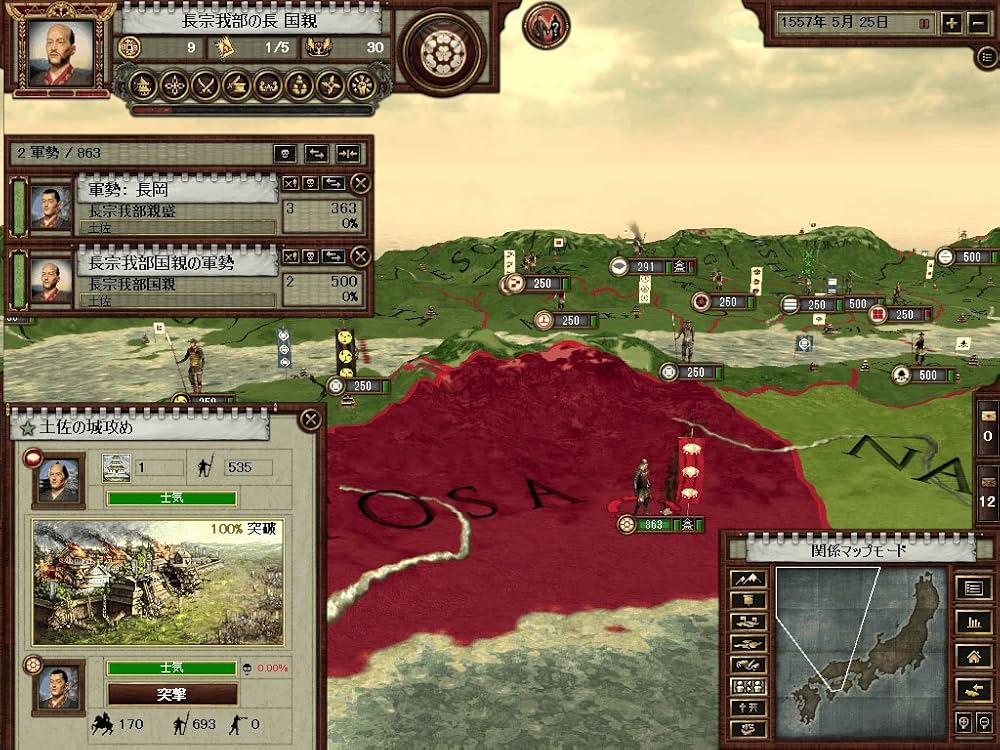This screenshot has width=1000, height=750.
Task: Close the 土佐の城攻め siege panel
Action: pos(311,420)
